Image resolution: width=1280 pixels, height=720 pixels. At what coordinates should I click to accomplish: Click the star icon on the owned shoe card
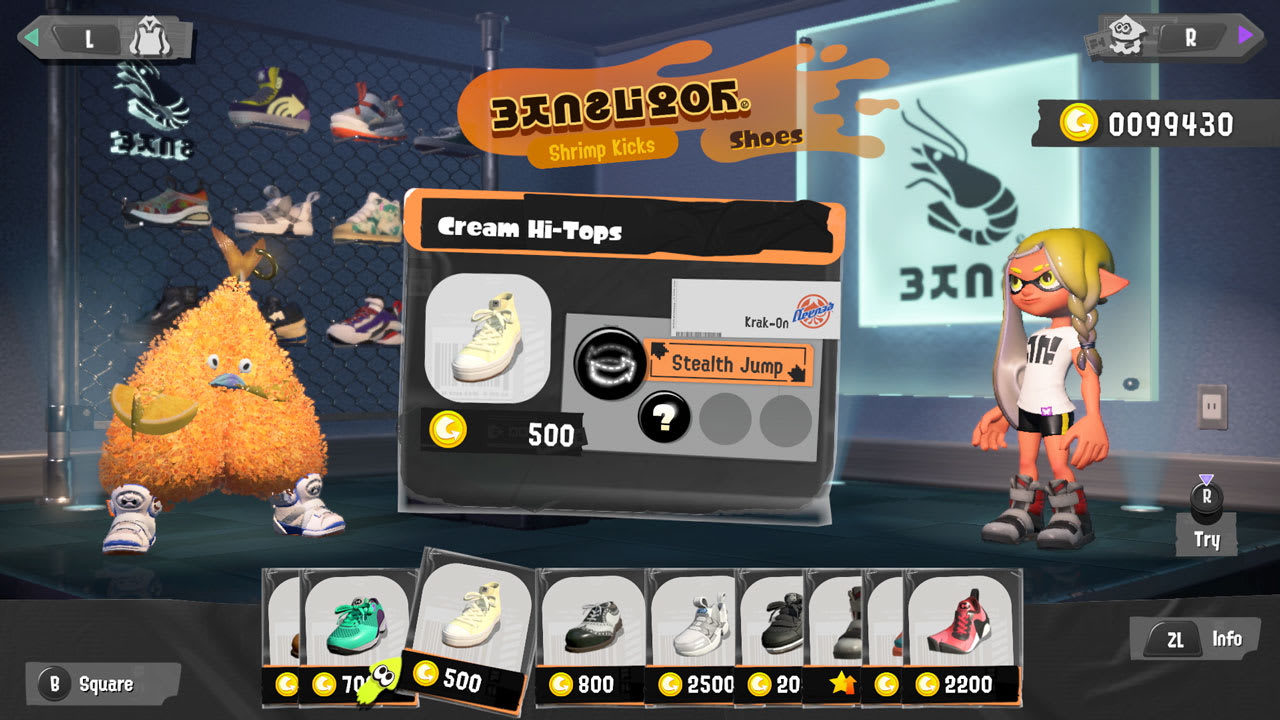[x=840, y=686]
